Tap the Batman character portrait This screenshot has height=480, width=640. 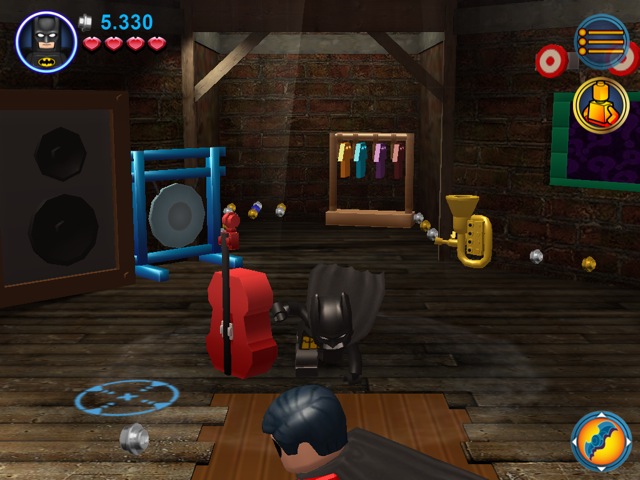point(45,41)
